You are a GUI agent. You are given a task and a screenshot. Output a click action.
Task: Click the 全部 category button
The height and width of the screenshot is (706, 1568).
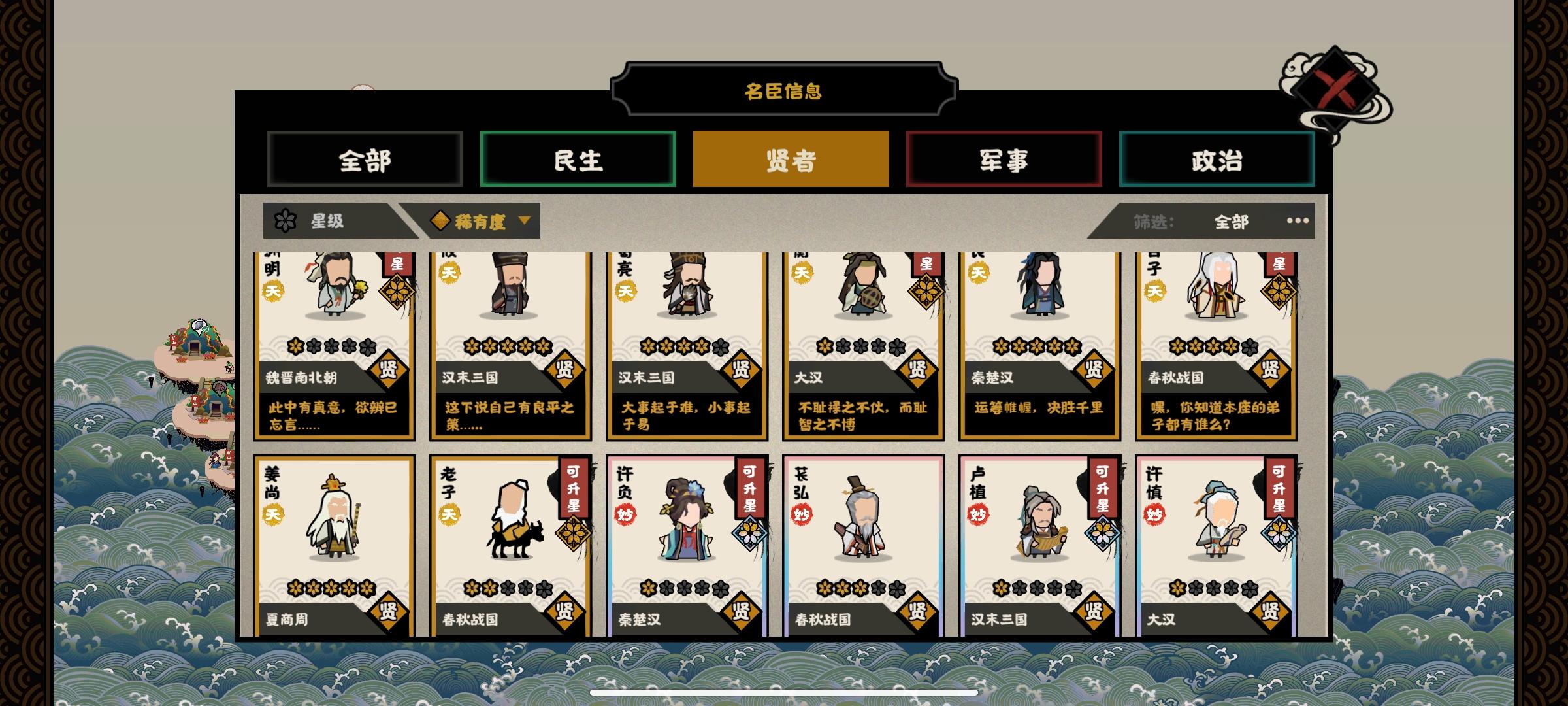(x=365, y=159)
